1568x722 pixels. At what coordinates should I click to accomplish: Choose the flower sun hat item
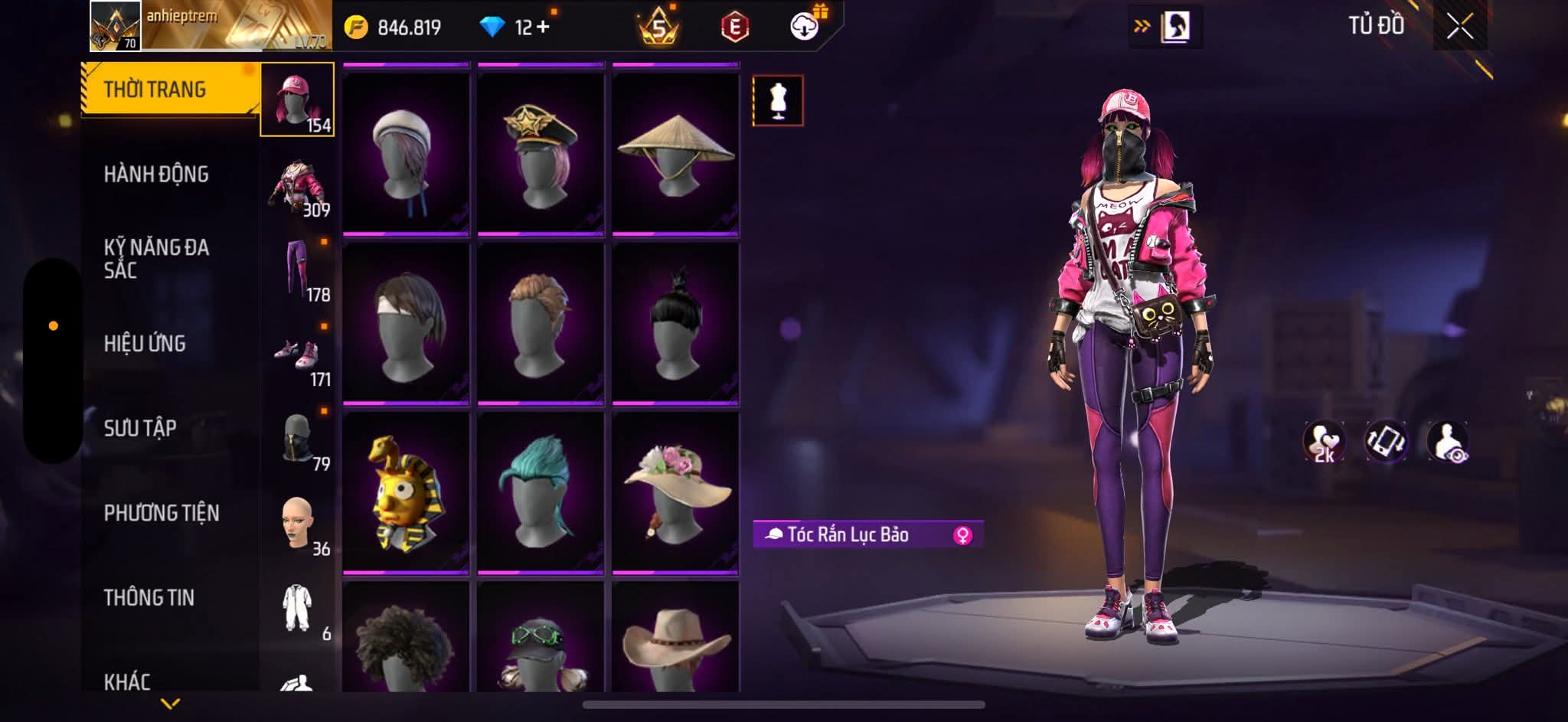click(675, 492)
